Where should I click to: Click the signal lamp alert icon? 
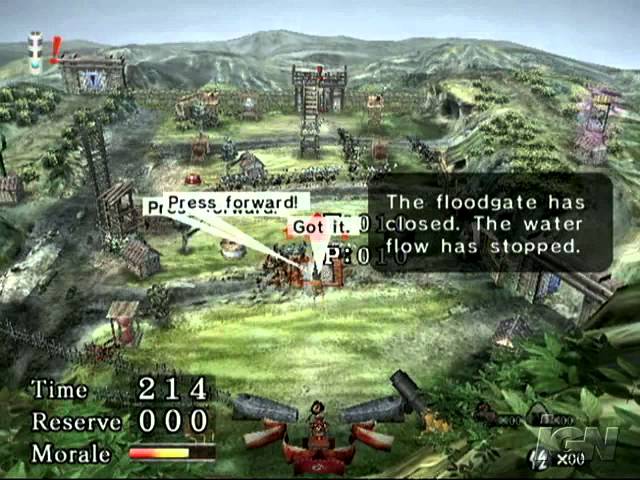37,52
